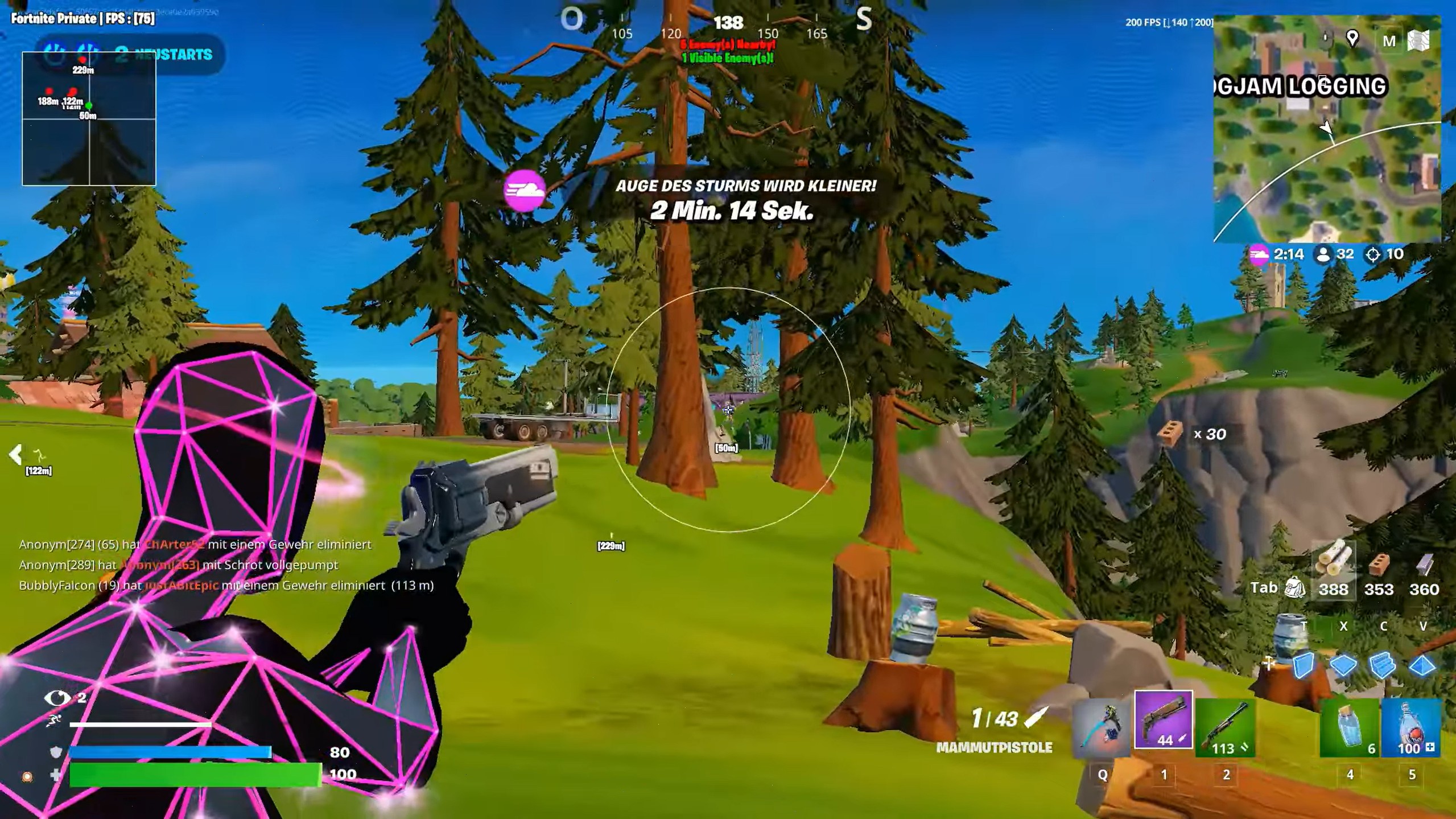Toggle the full map with the M button
The image size is (1456, 819).
[1389, 40]
